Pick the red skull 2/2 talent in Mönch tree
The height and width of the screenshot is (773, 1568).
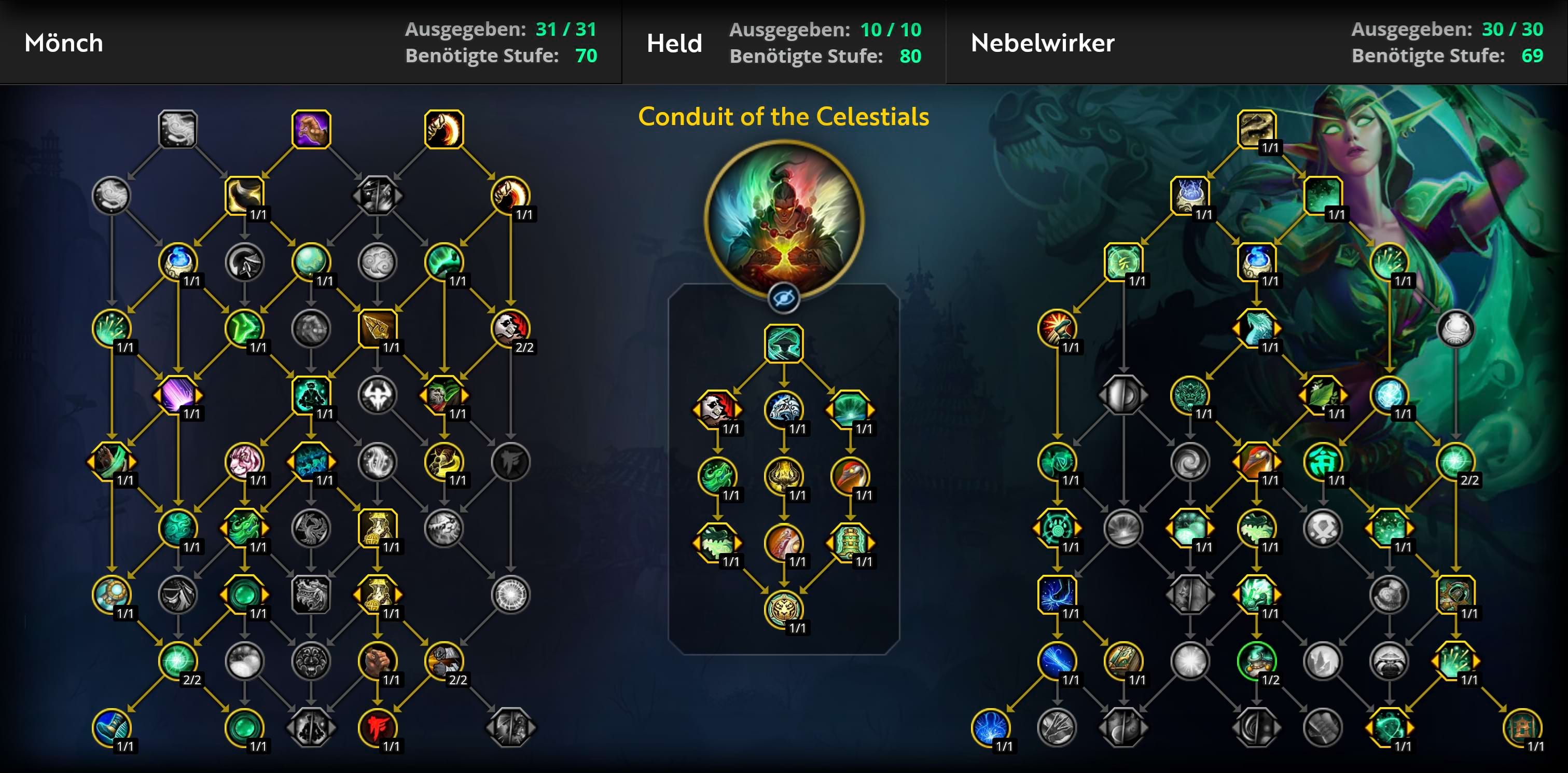click(x=510, y=329)
